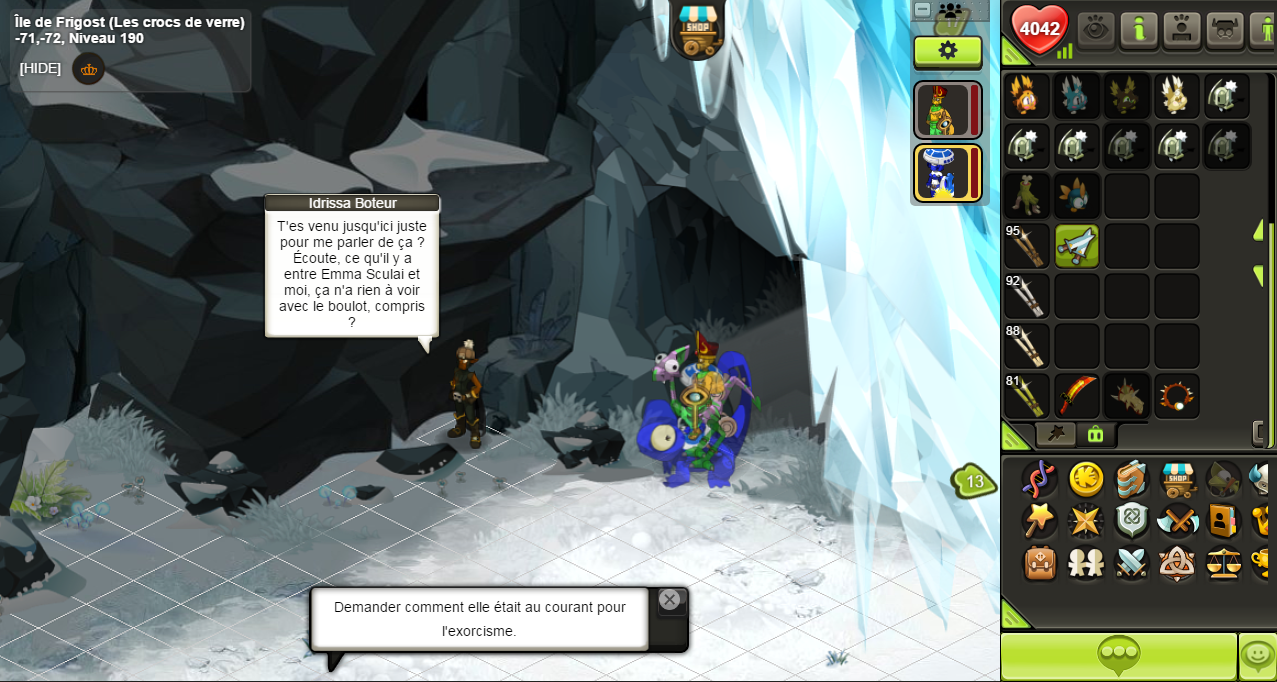The width and height of the screenshot is (1277, 682).
Task: Select the green-highlighted sword item slot
Action: [x=1077, y=246]
